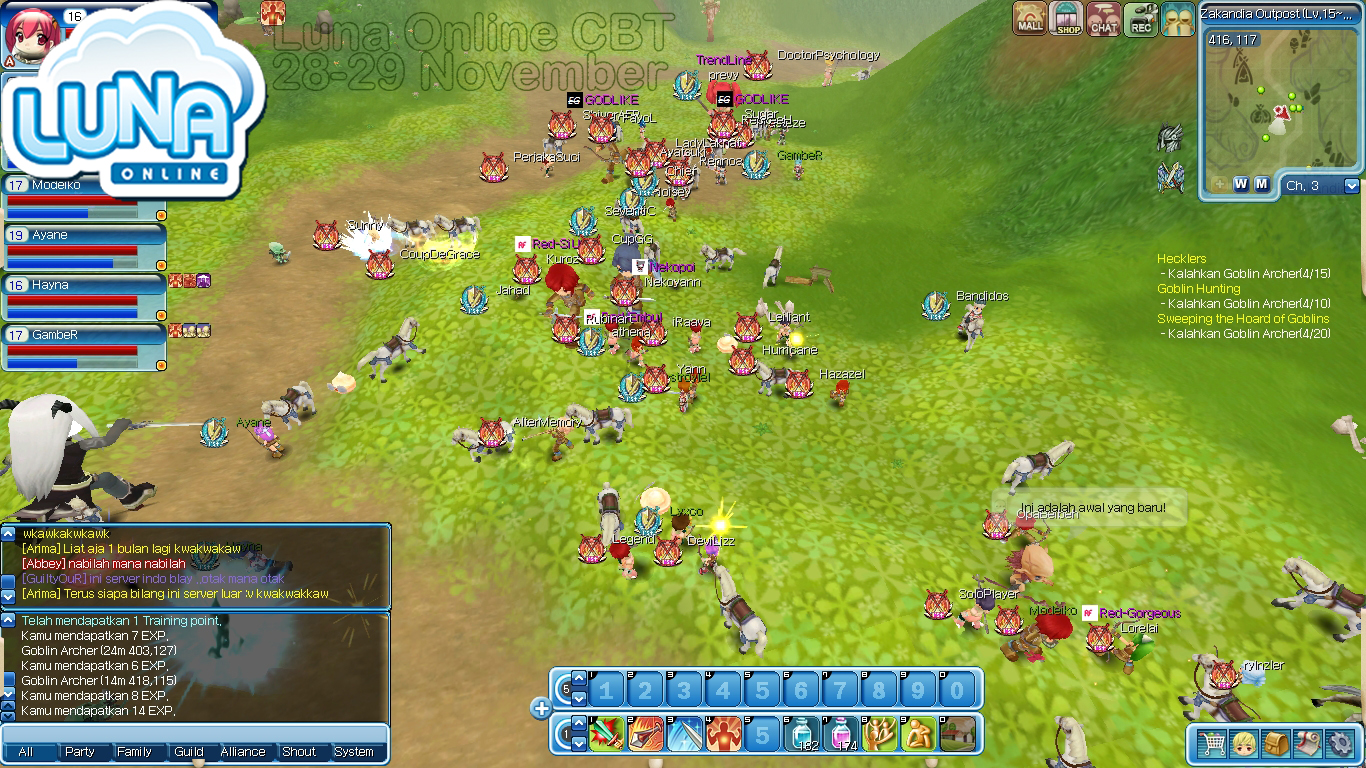The width and height of the screenshot is (1366, 768).
Task: Open the CHAT icon
Action: coord(1104,18)
